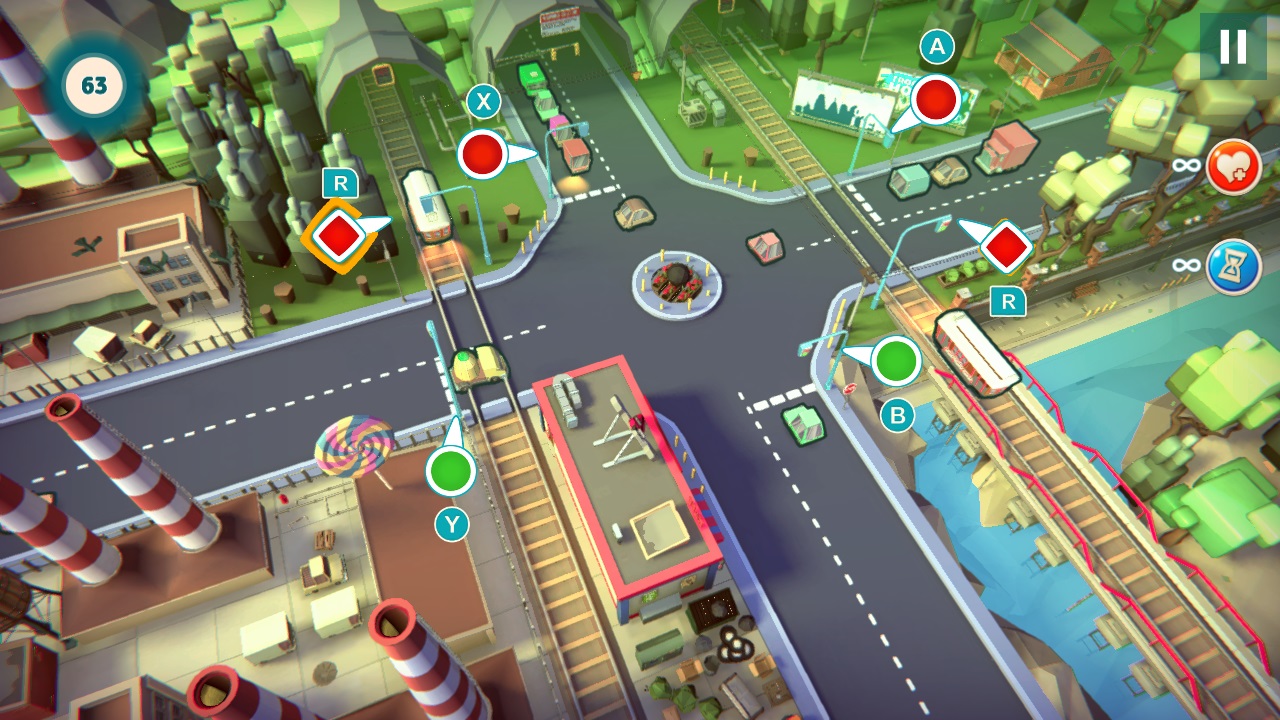Viewport: 1280px width, 720px height.
Task: Click the red signal icon at light X
Action: [x=483, y=155]
